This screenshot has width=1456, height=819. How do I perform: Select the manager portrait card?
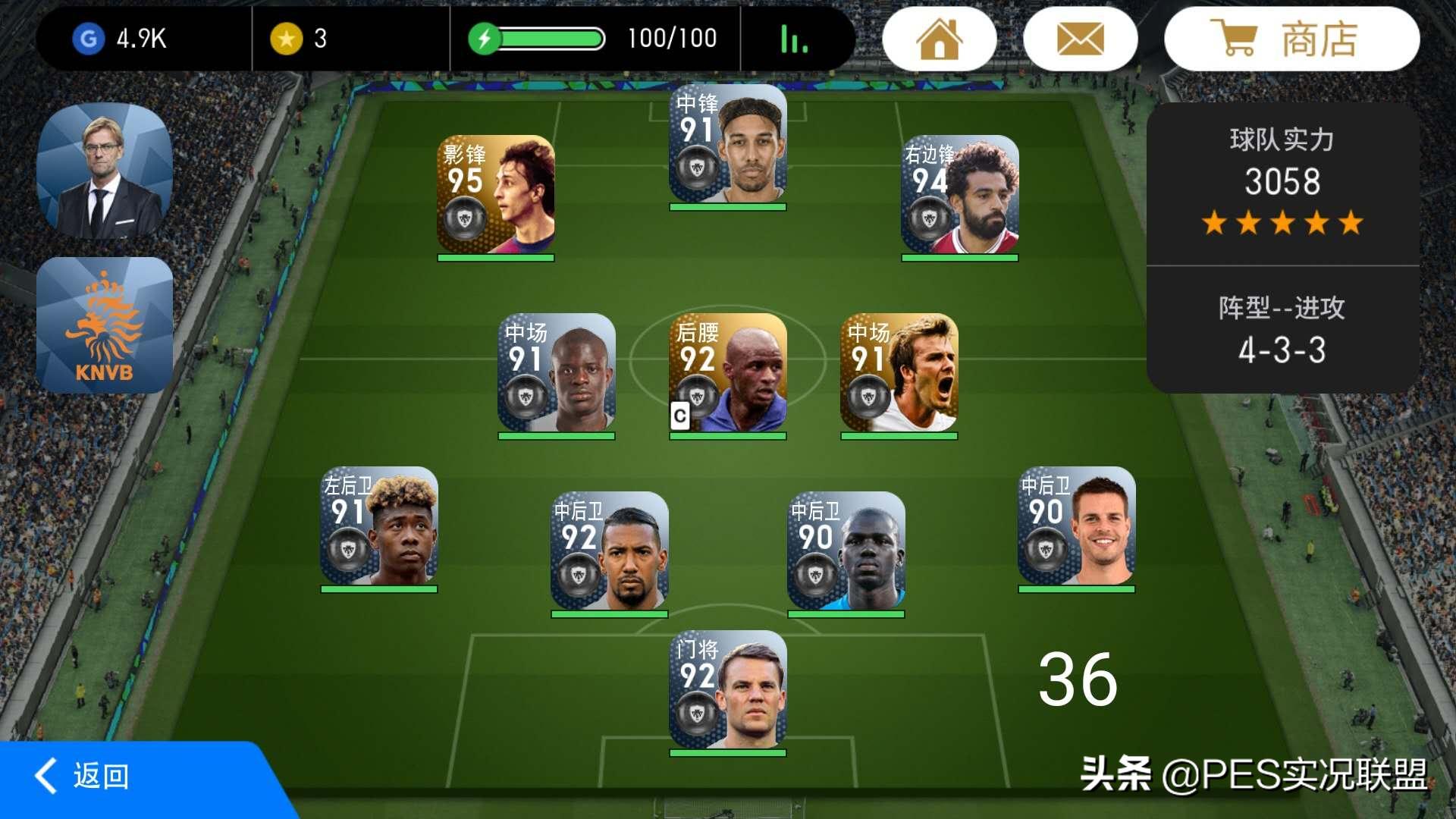pos(105,171)
